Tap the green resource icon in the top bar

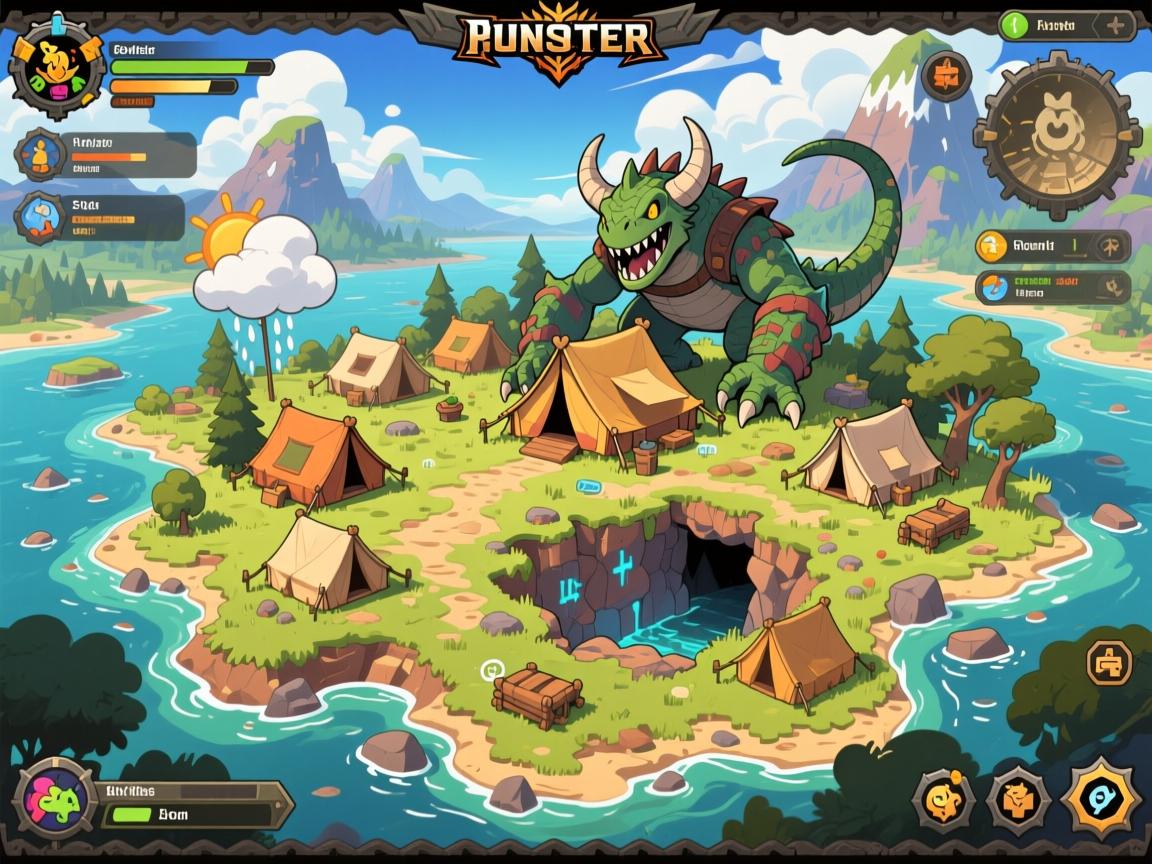click(x=1014, y=24)
